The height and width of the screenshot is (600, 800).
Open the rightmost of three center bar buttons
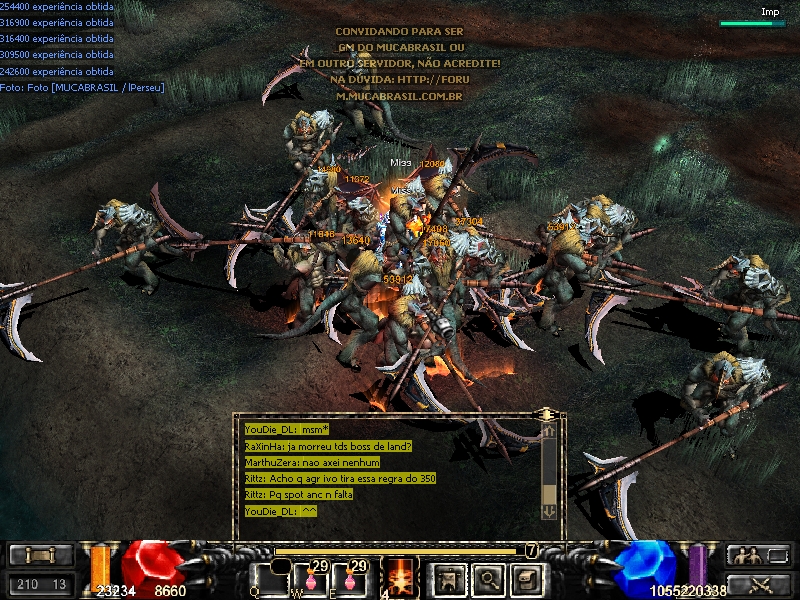pos(527,578)
